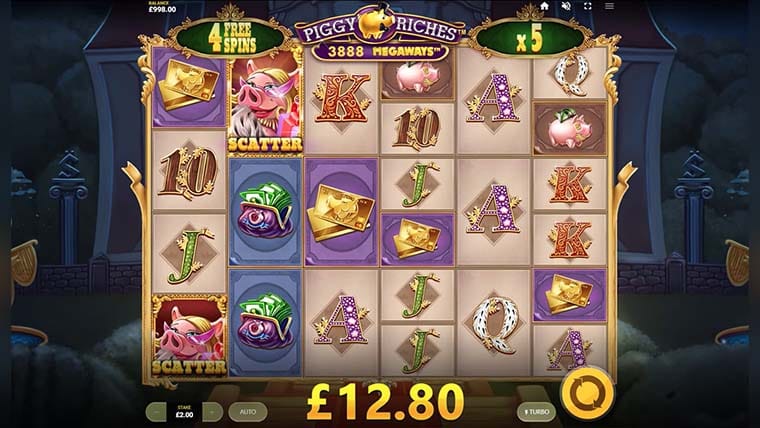Screen dimensions: 760x428
Task: Enter fullscreen mode
Action: [x=587, y=6]
